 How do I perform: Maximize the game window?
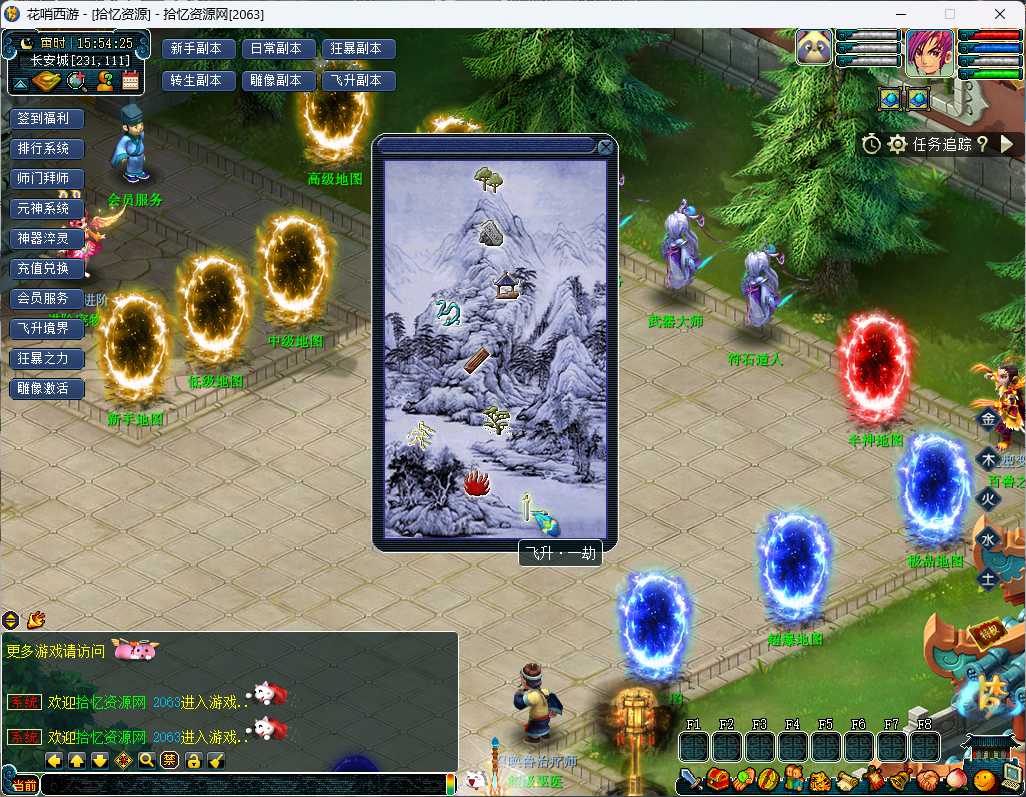[x=950, y=14]
